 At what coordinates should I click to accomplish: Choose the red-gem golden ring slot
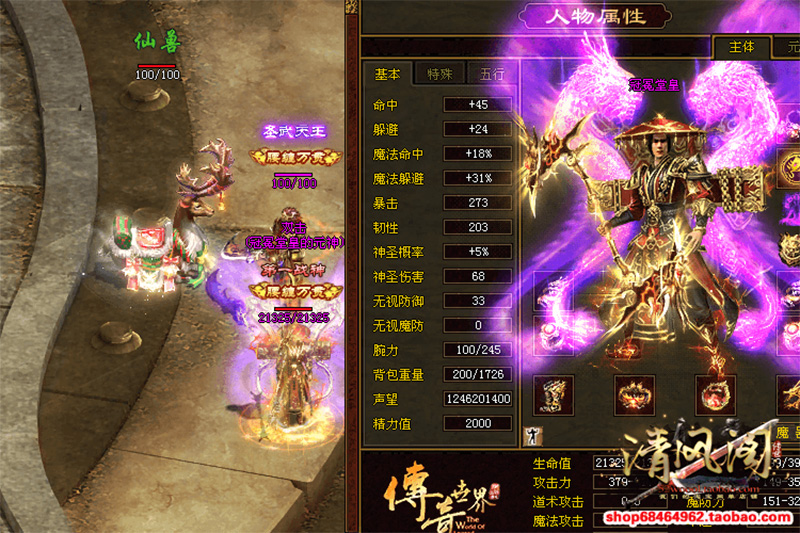[x=715, y=395]
